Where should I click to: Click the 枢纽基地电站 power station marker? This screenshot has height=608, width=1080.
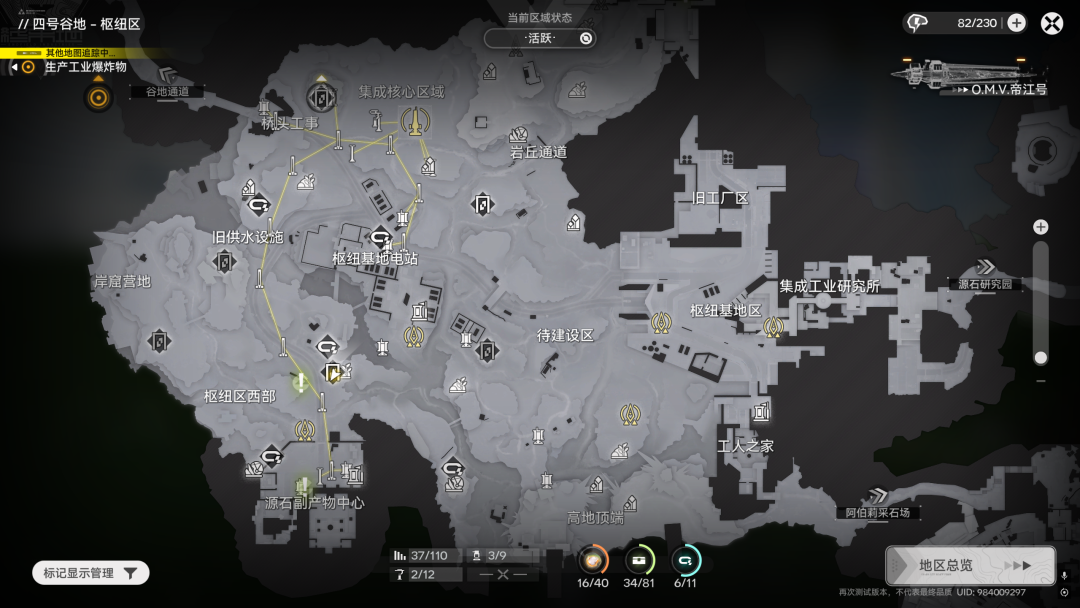tap(380, 238)
